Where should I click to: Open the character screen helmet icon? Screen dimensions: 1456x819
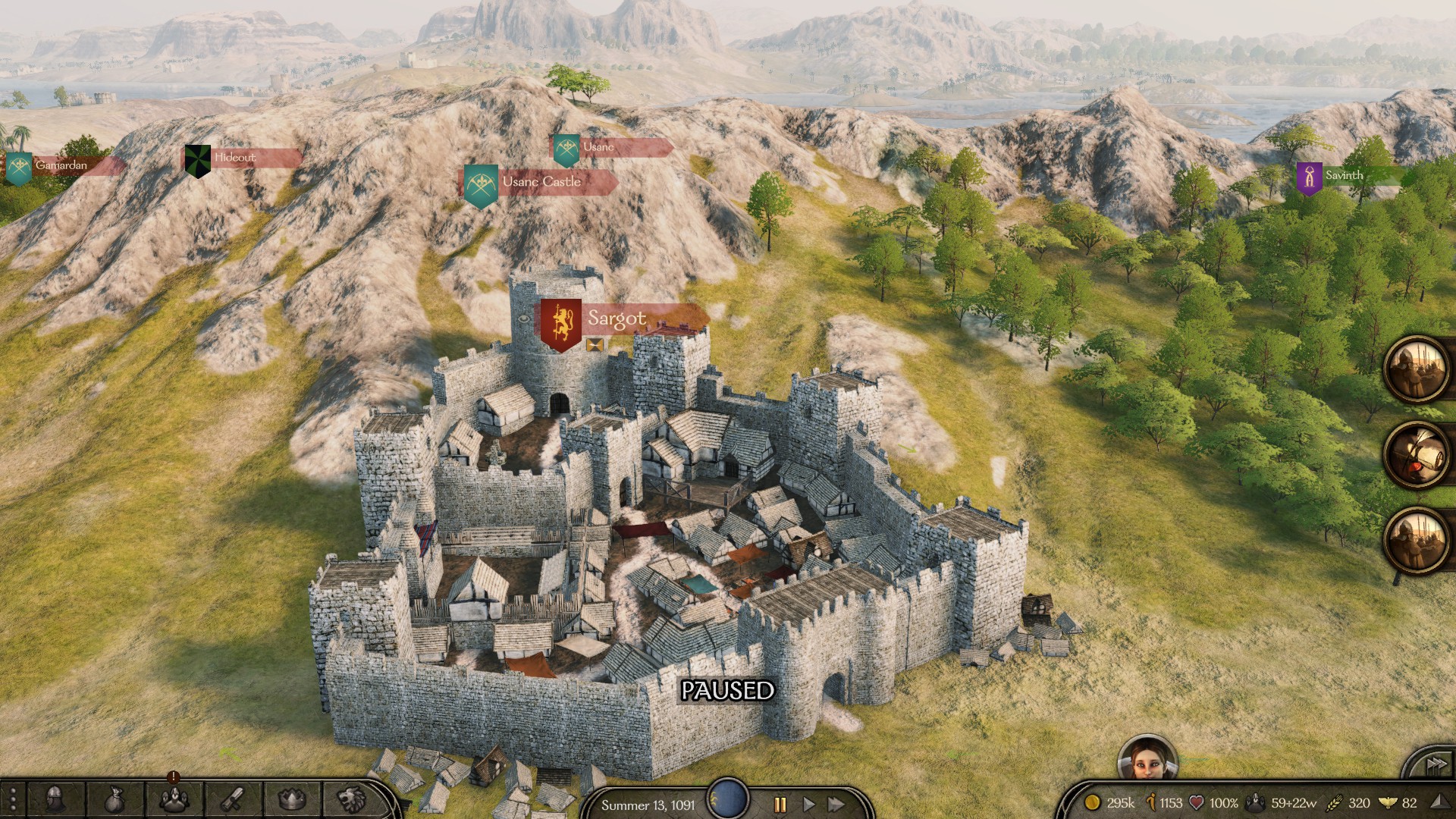coord(55,799)
